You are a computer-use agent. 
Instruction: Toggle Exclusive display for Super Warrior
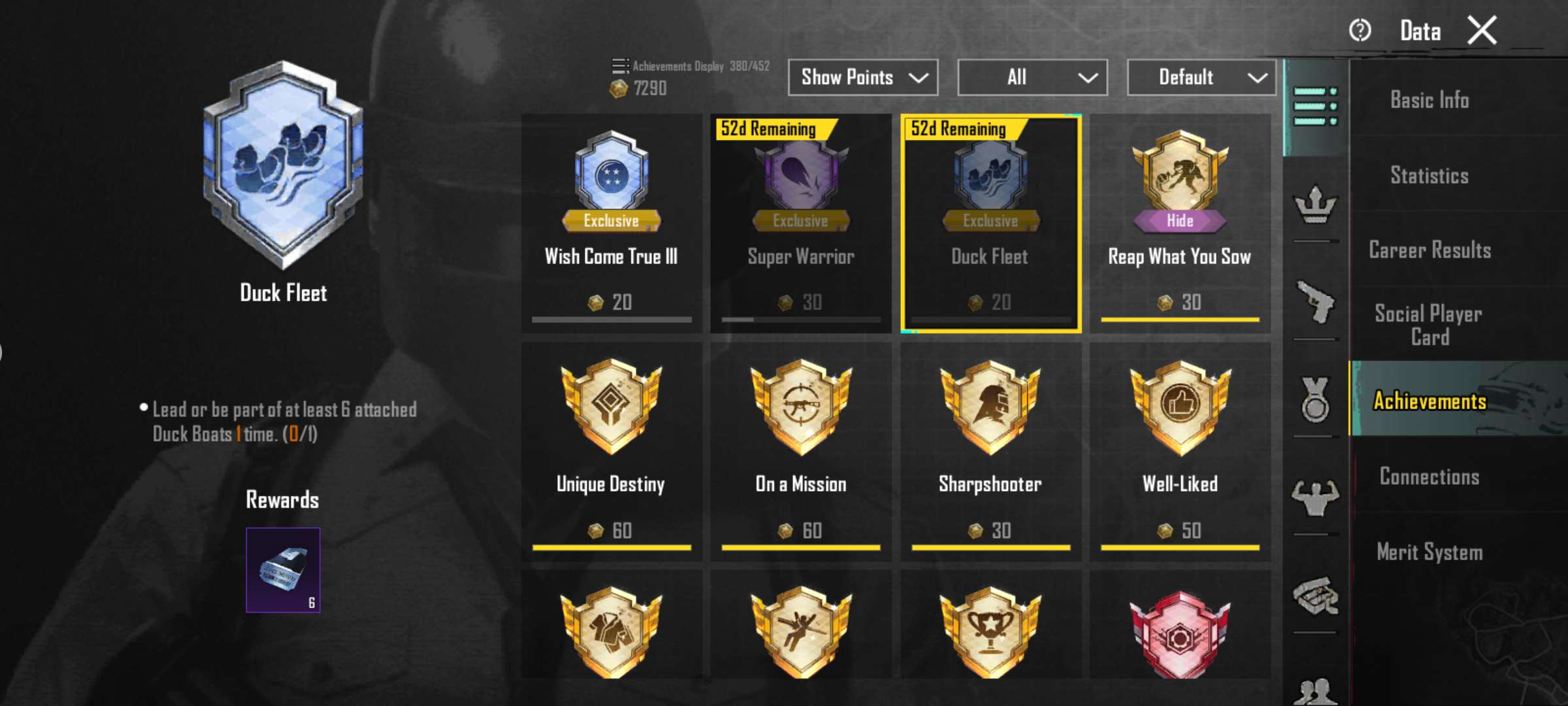point(800,221)
